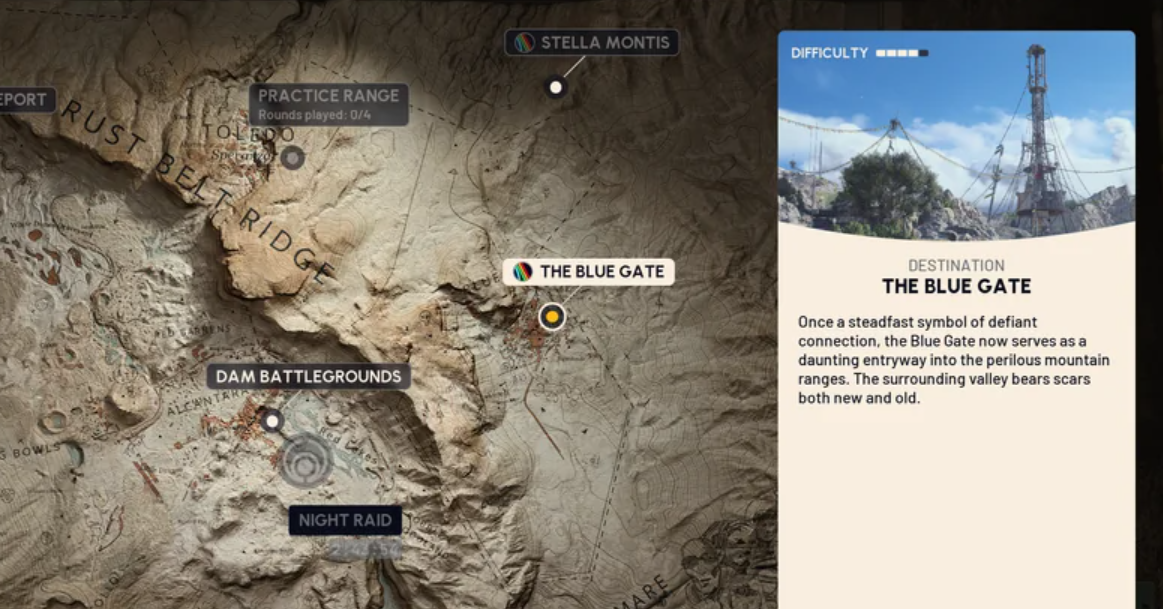This screenshot has height=609, width=1163.
Task: Click the Stella Montis white map marker
Action: (x=556, y=88)
